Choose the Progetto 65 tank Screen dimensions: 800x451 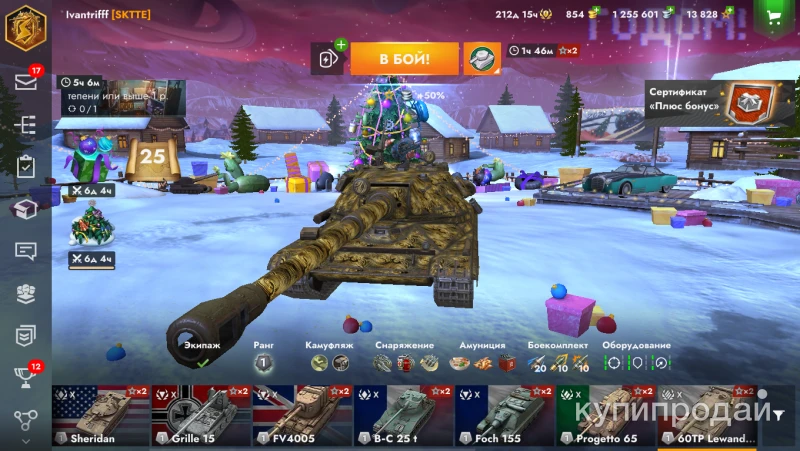point(605,416)
